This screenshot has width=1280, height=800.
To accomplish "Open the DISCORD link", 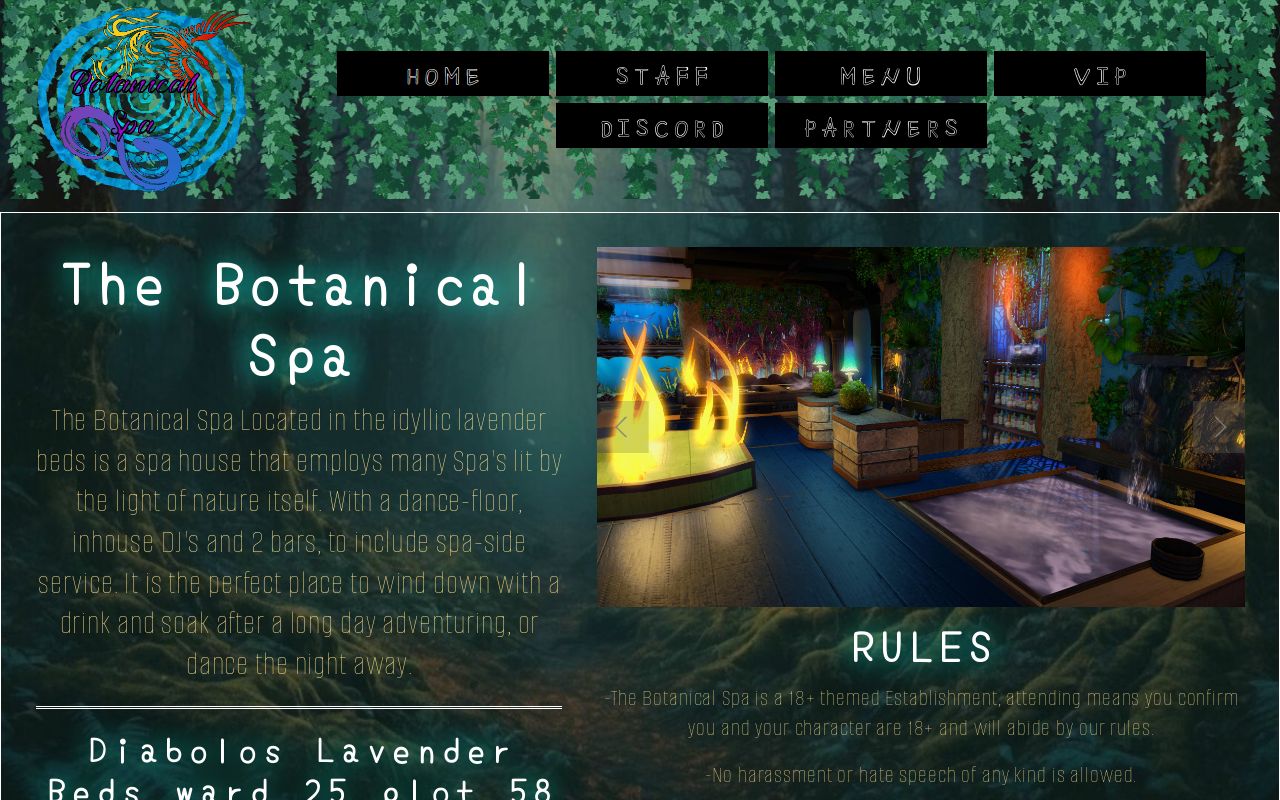I will pos(663,125).
